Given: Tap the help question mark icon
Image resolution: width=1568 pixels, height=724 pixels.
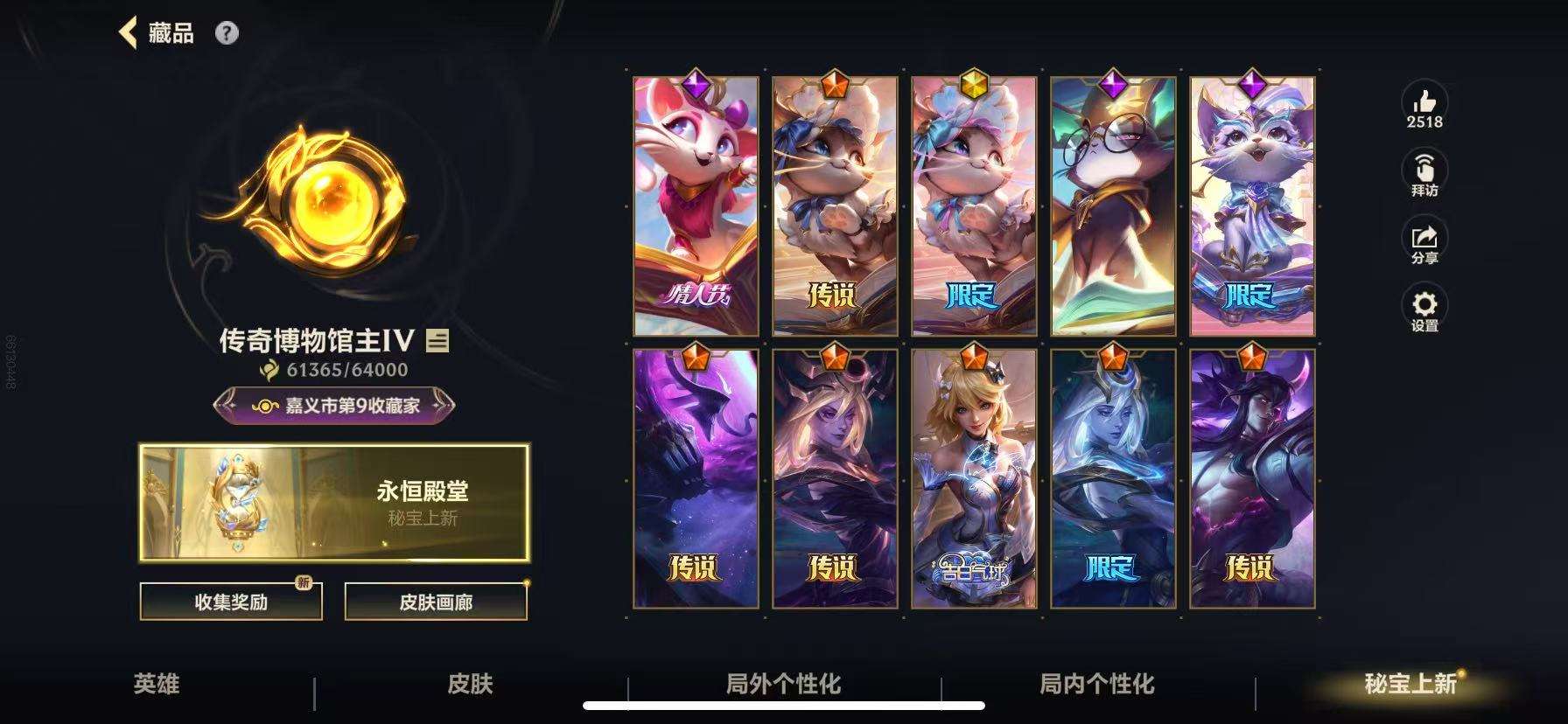Looking at the screenshot, I should coord(227,33).
